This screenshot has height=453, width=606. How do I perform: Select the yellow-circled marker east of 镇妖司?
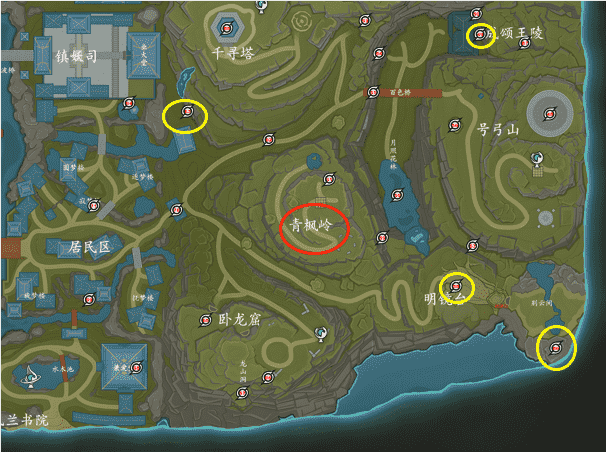coord(185,115)
